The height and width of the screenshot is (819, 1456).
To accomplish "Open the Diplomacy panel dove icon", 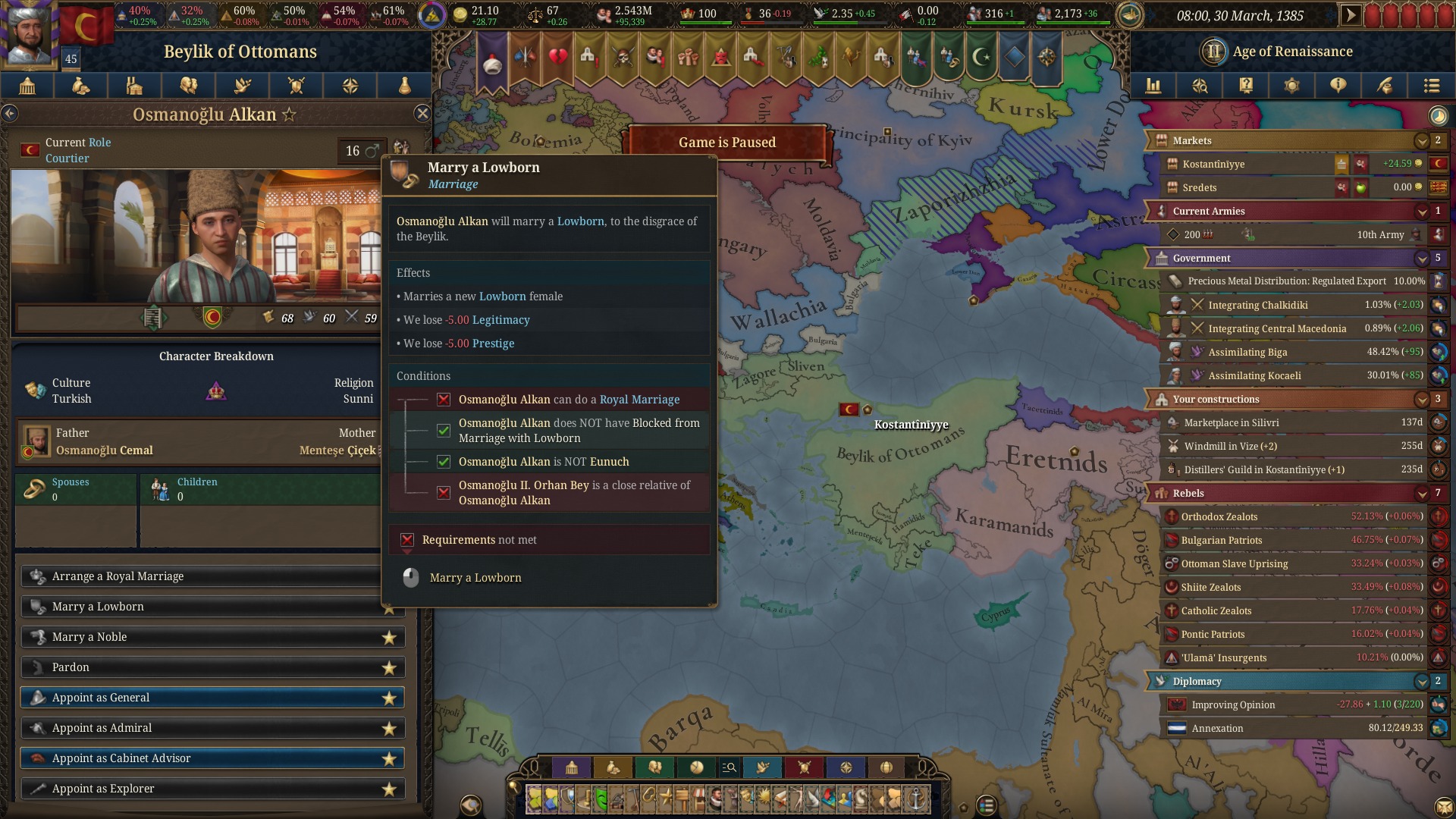I will point(242,86).
